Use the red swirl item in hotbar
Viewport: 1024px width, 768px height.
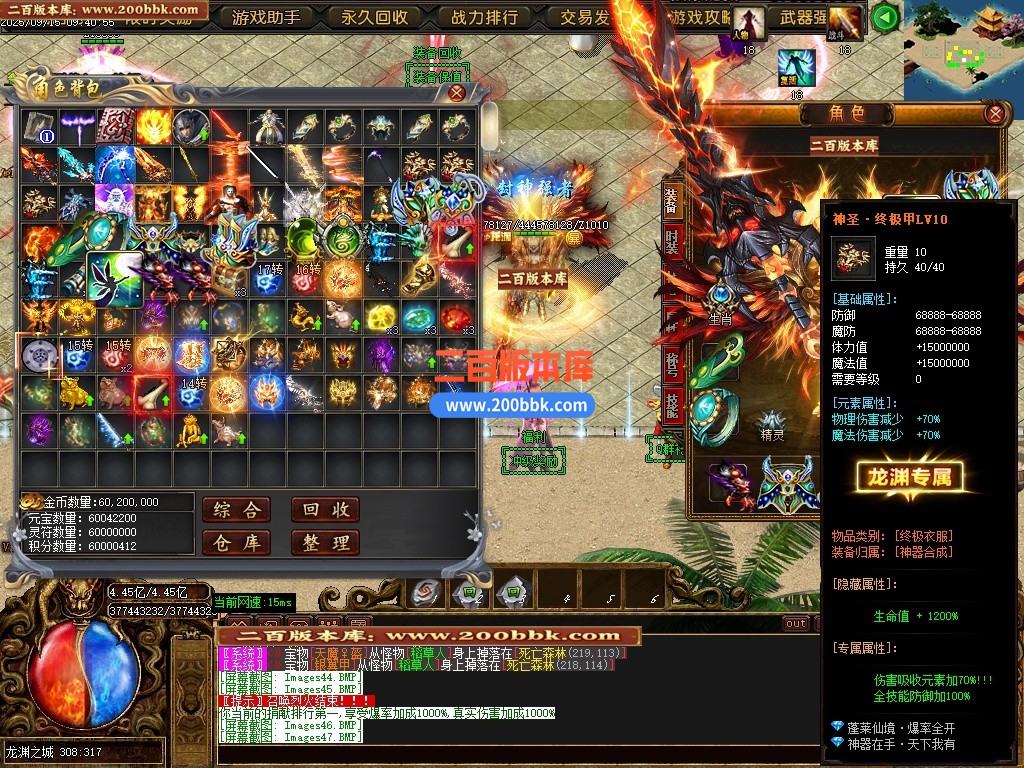click(x=426, y=593)
